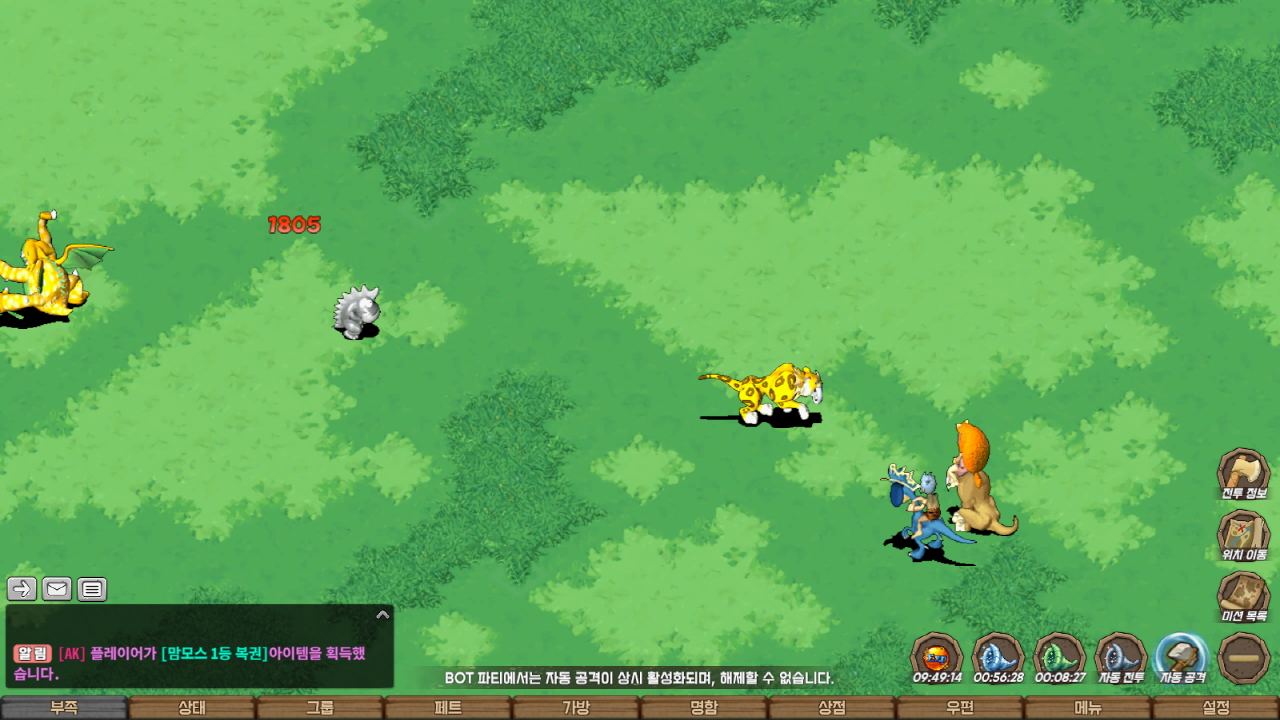
Task: Toggle 자동 전투 auto battle icon
Action: click(x=1120, y=657)
